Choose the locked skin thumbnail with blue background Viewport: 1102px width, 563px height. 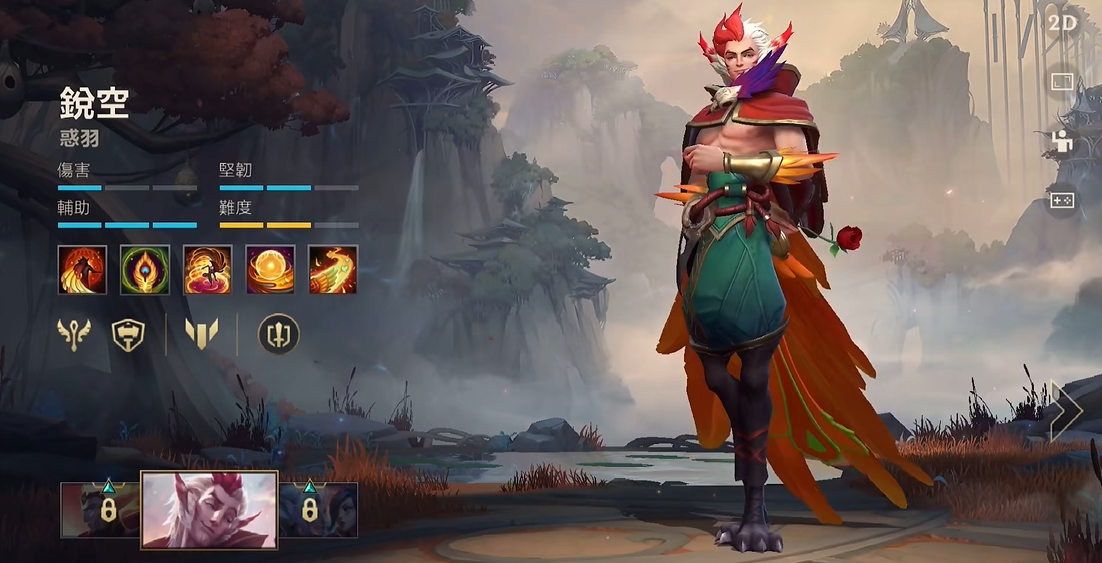318,510
